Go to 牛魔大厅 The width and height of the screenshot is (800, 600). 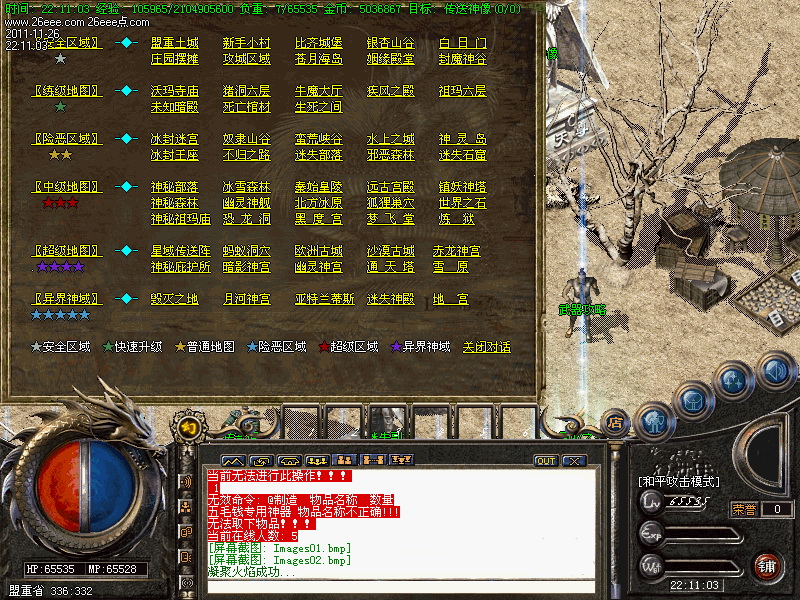(318, 91)
